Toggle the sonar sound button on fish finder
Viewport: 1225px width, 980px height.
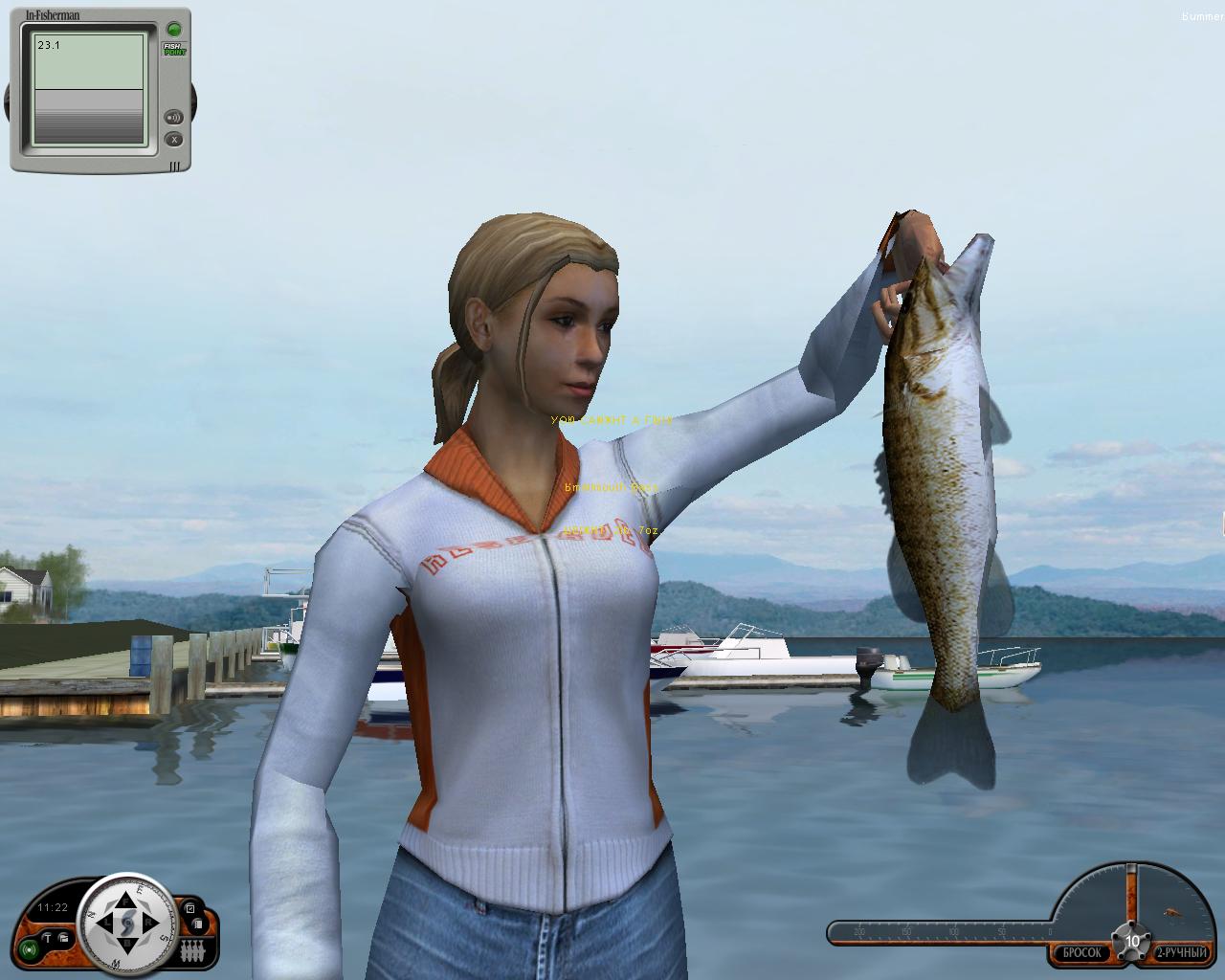173,118
